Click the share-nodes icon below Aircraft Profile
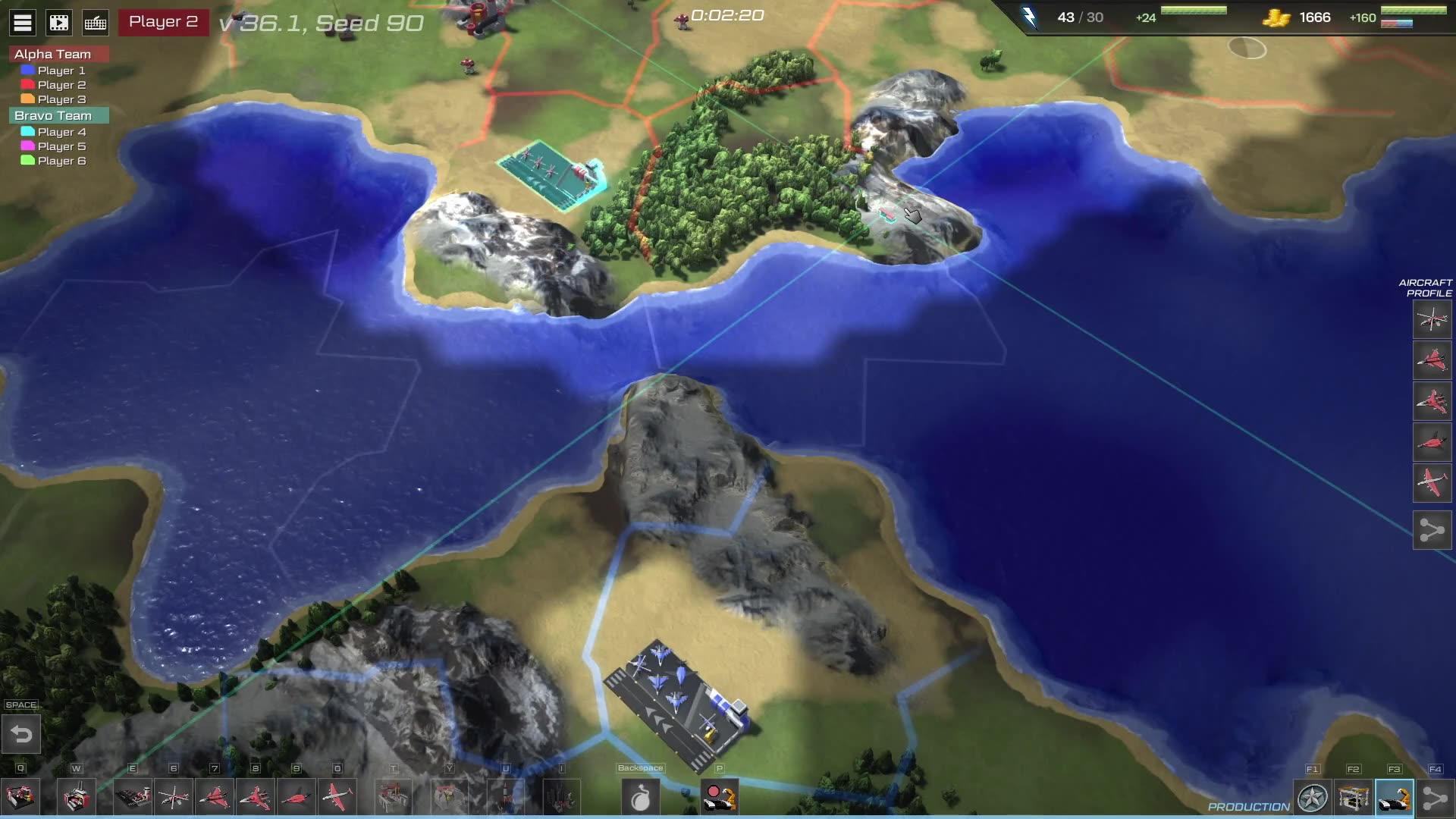 pyautogui.click(x=1432, y=530)
